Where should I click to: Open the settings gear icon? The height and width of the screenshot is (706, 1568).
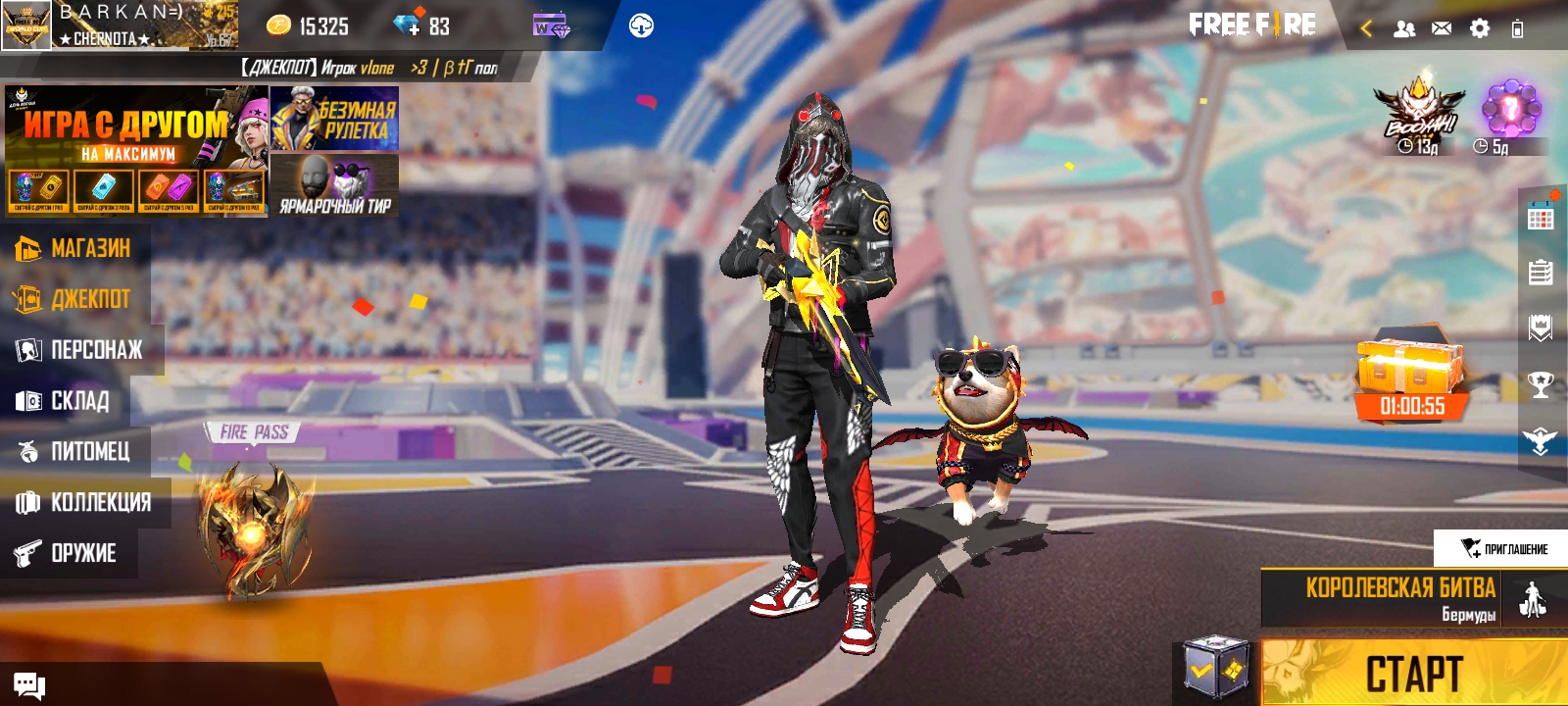(1480, 28)
